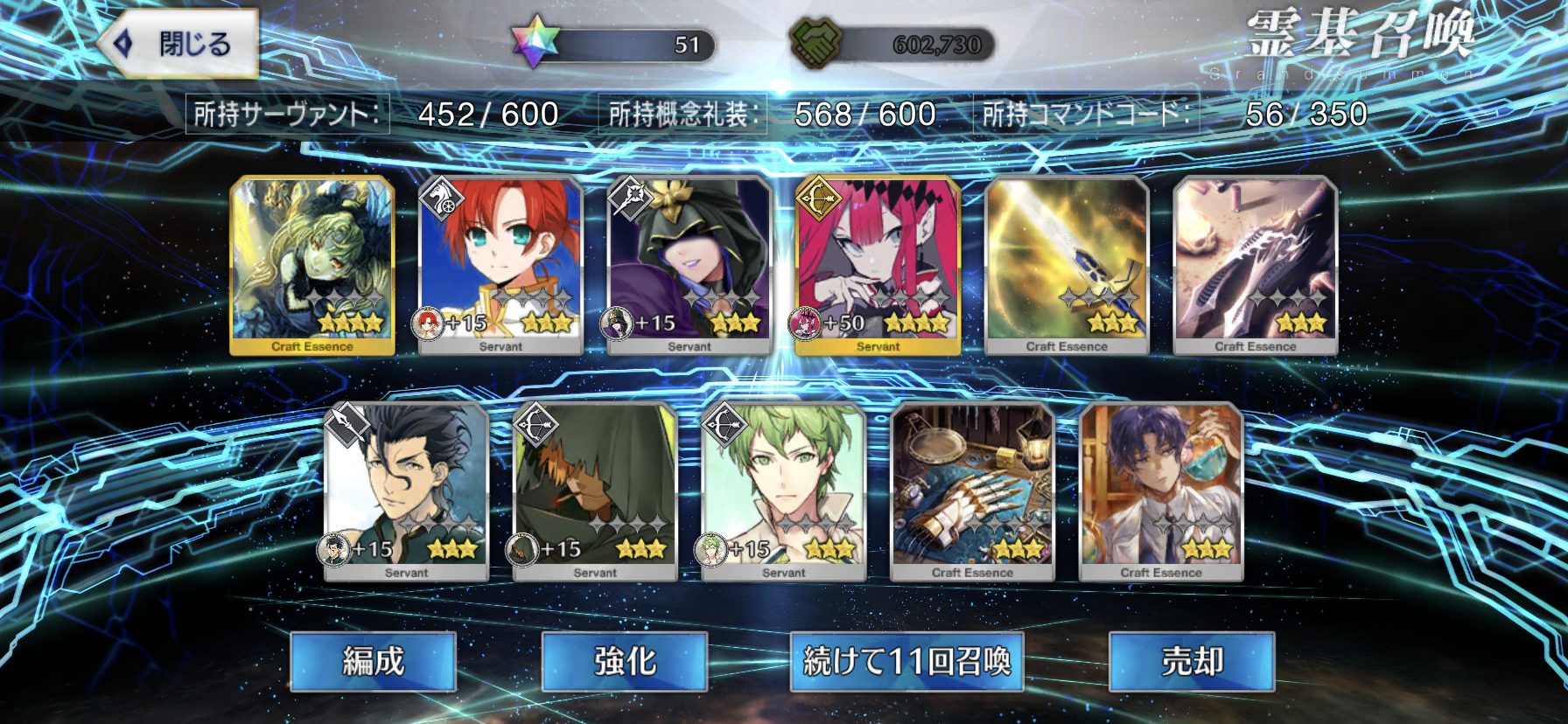Close the summon results with 閉じる
Screen dimensions: 1568x724
coord(178,44)
